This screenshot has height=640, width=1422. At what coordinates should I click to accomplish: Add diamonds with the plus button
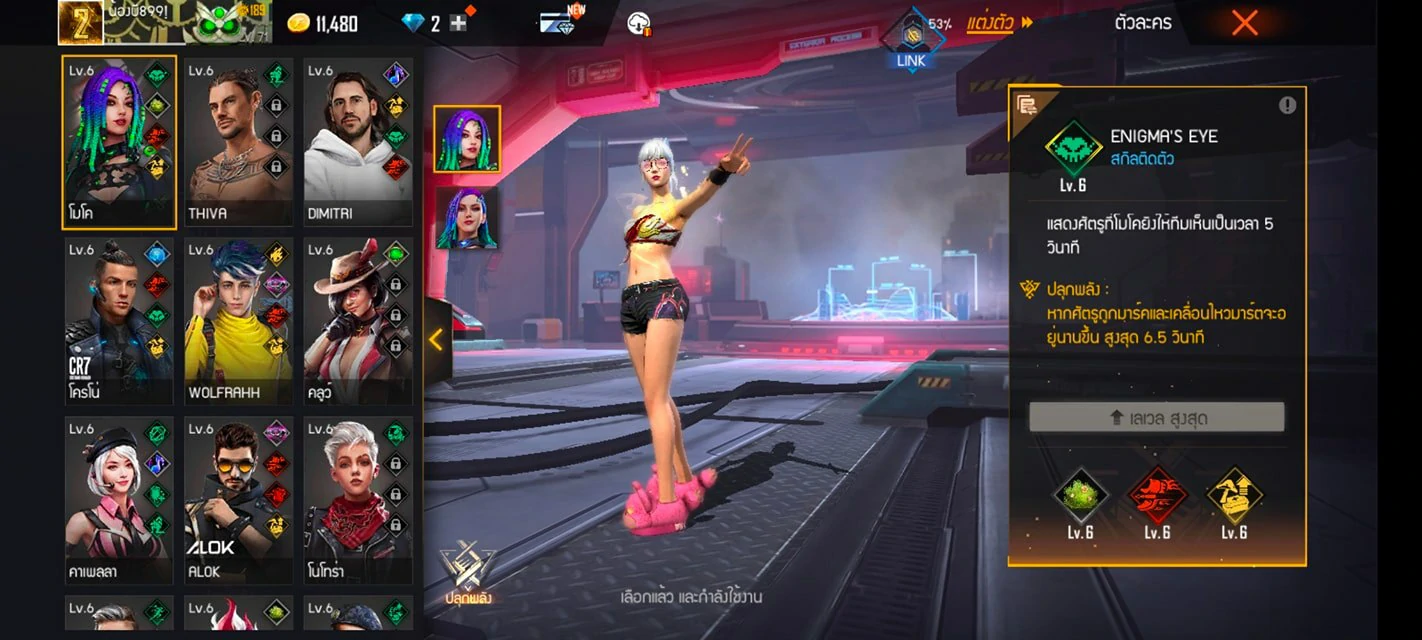(459, 23)
